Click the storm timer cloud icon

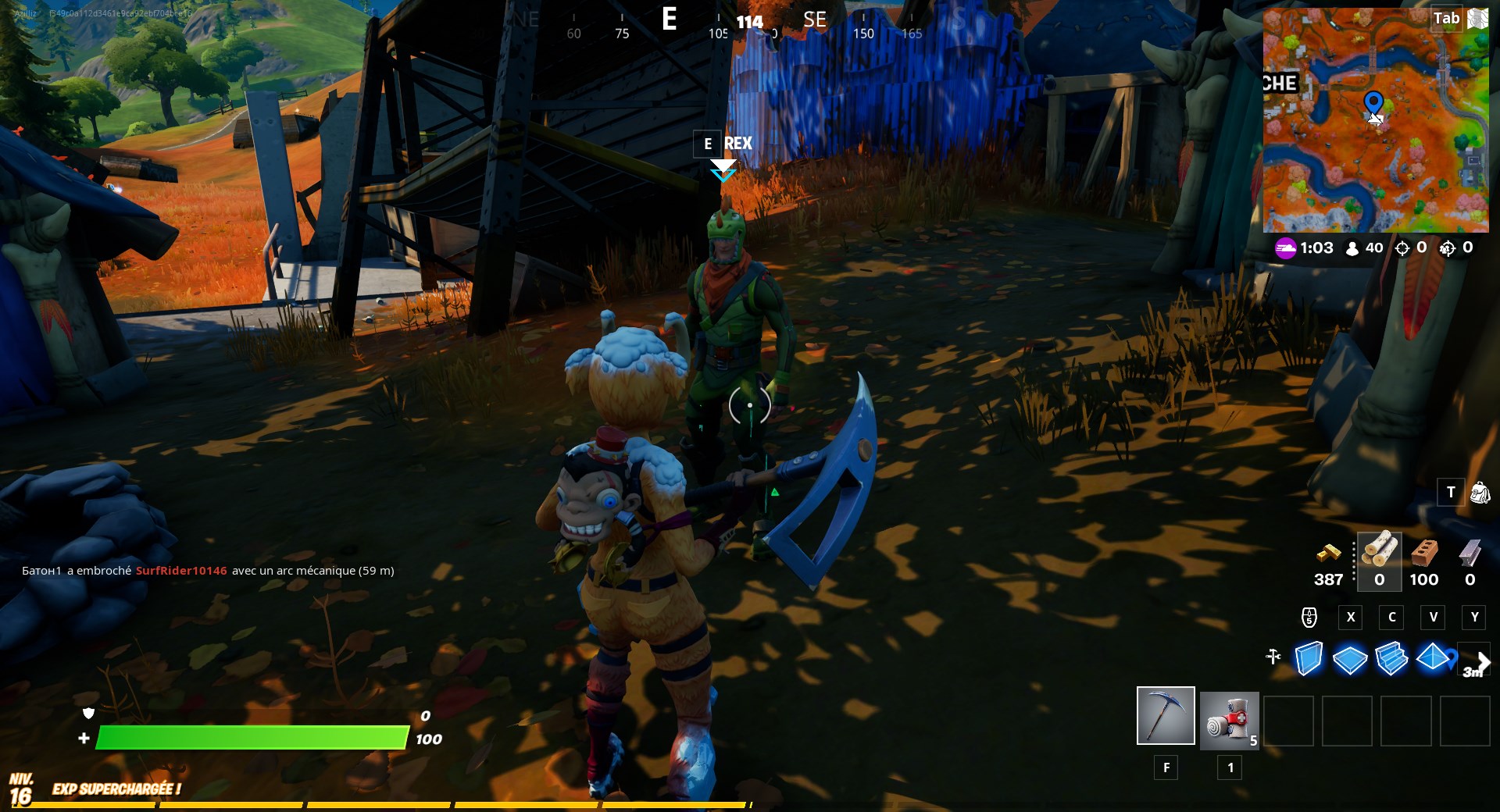tap(1286, 248)
